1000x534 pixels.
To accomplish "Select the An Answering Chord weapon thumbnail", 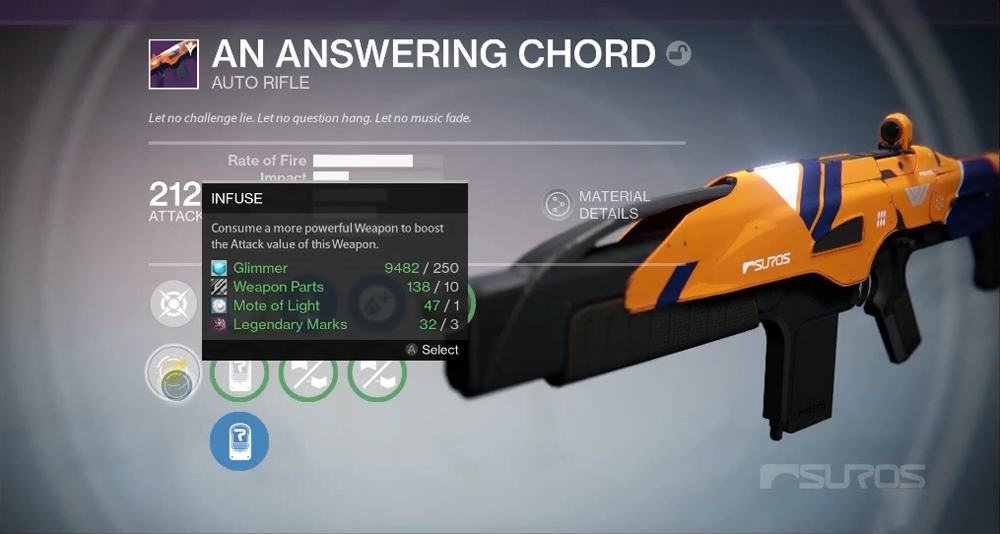I will [174, 65].
